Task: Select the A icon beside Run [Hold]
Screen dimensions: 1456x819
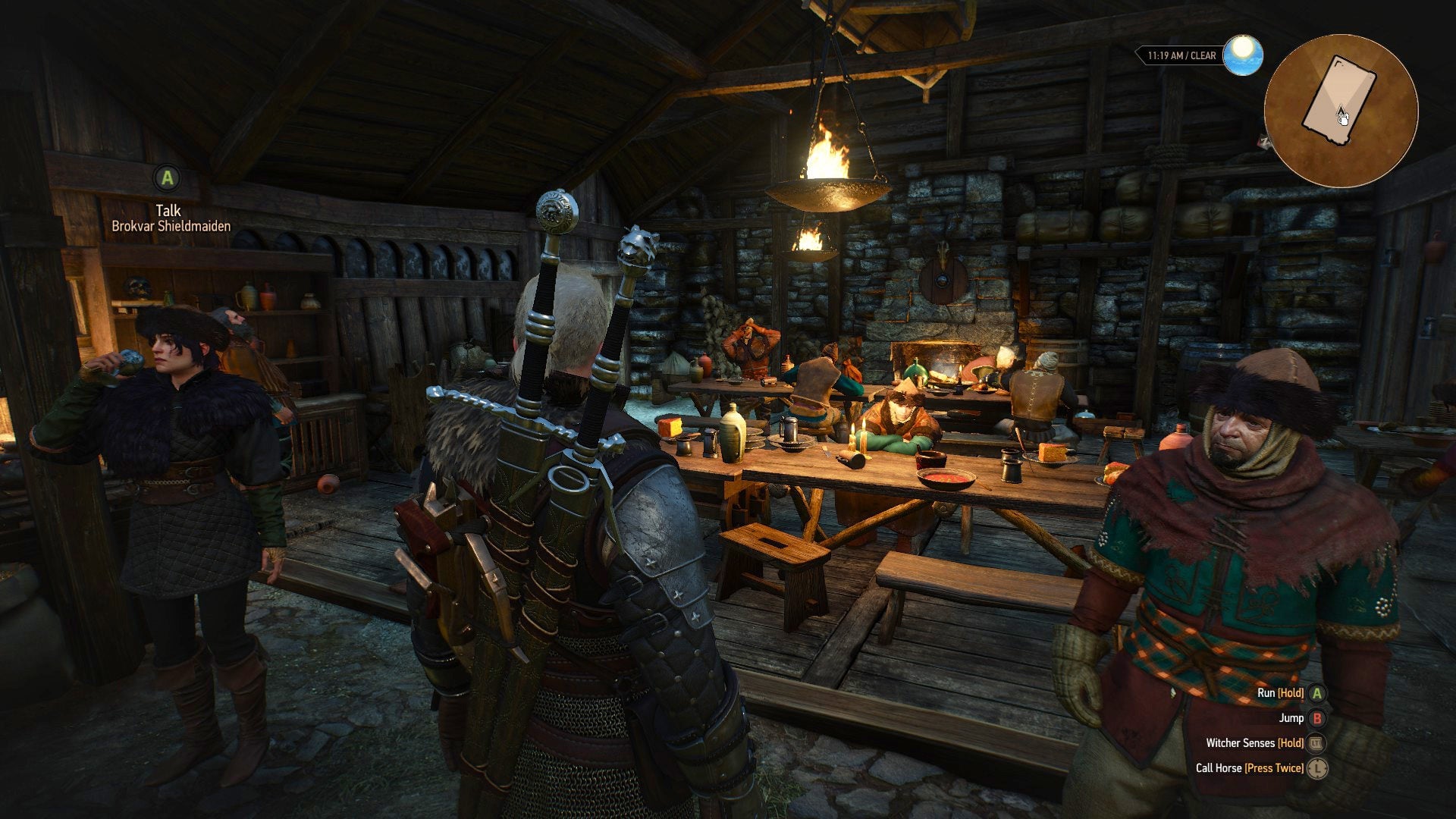Action: point(1317,694)
